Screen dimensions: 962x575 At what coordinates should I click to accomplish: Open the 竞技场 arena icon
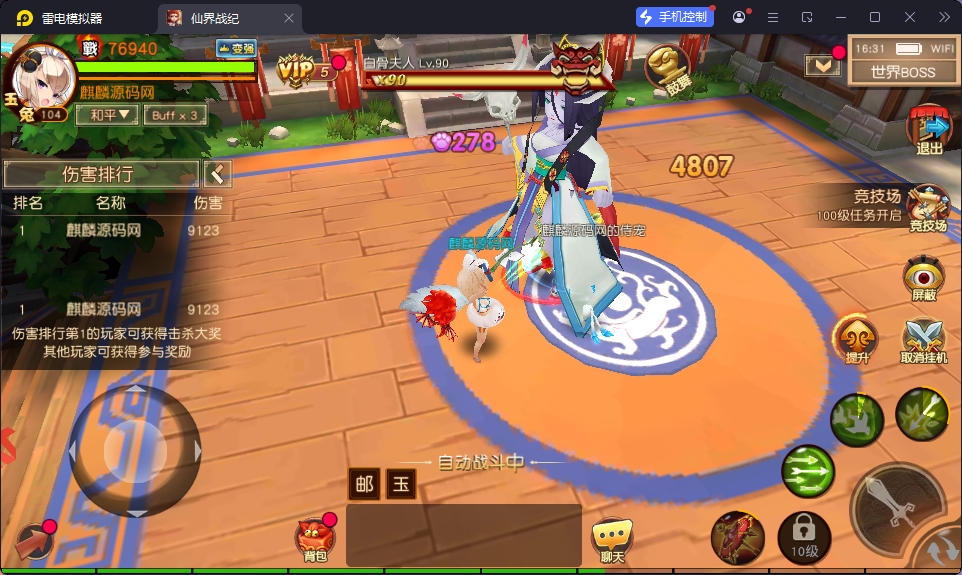pos(928,209)
